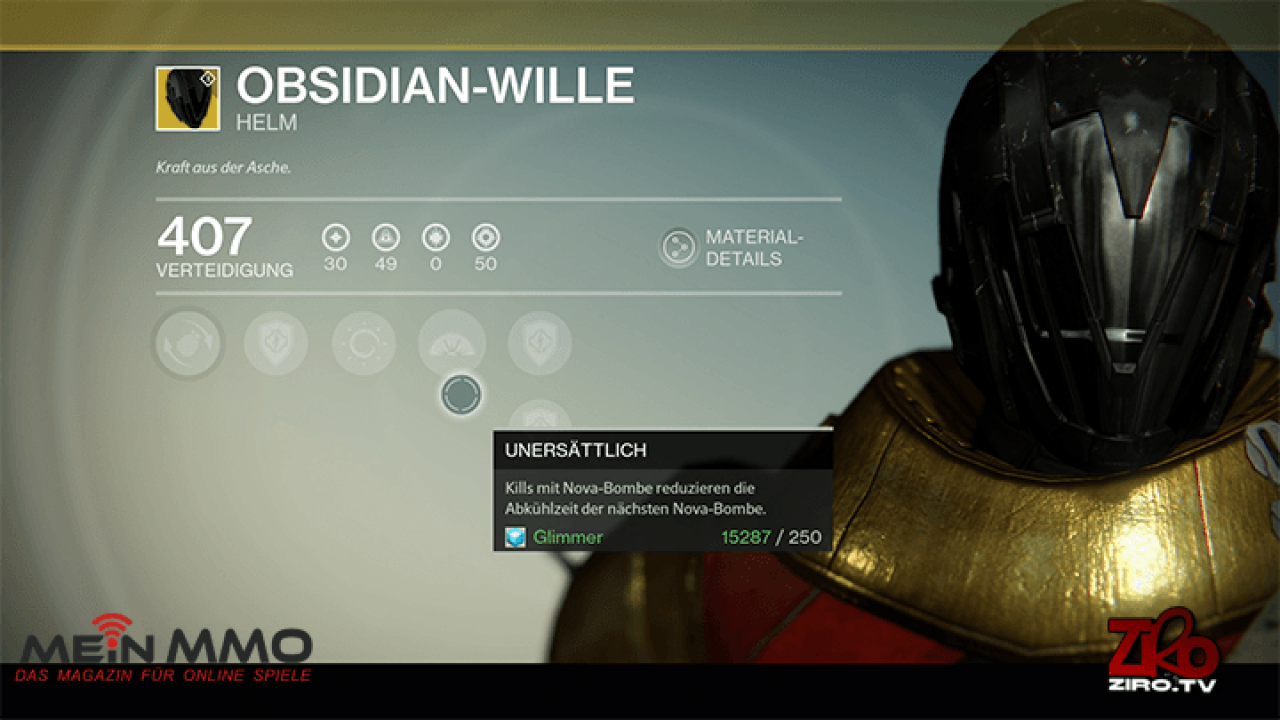Click the Obsidian-Wille helmet item icon
Image resolution: width=1280 pixels, height=720 pixels.
[188, 99]
